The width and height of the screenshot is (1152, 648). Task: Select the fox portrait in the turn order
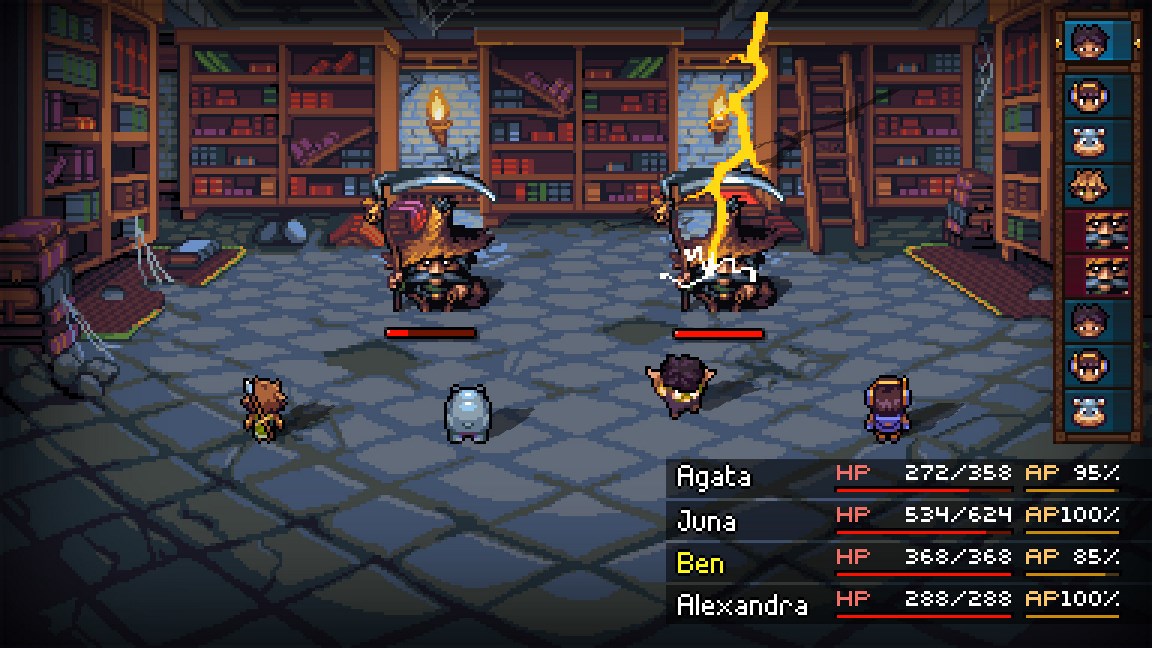pyautogui.click(x=1097, y=186)
